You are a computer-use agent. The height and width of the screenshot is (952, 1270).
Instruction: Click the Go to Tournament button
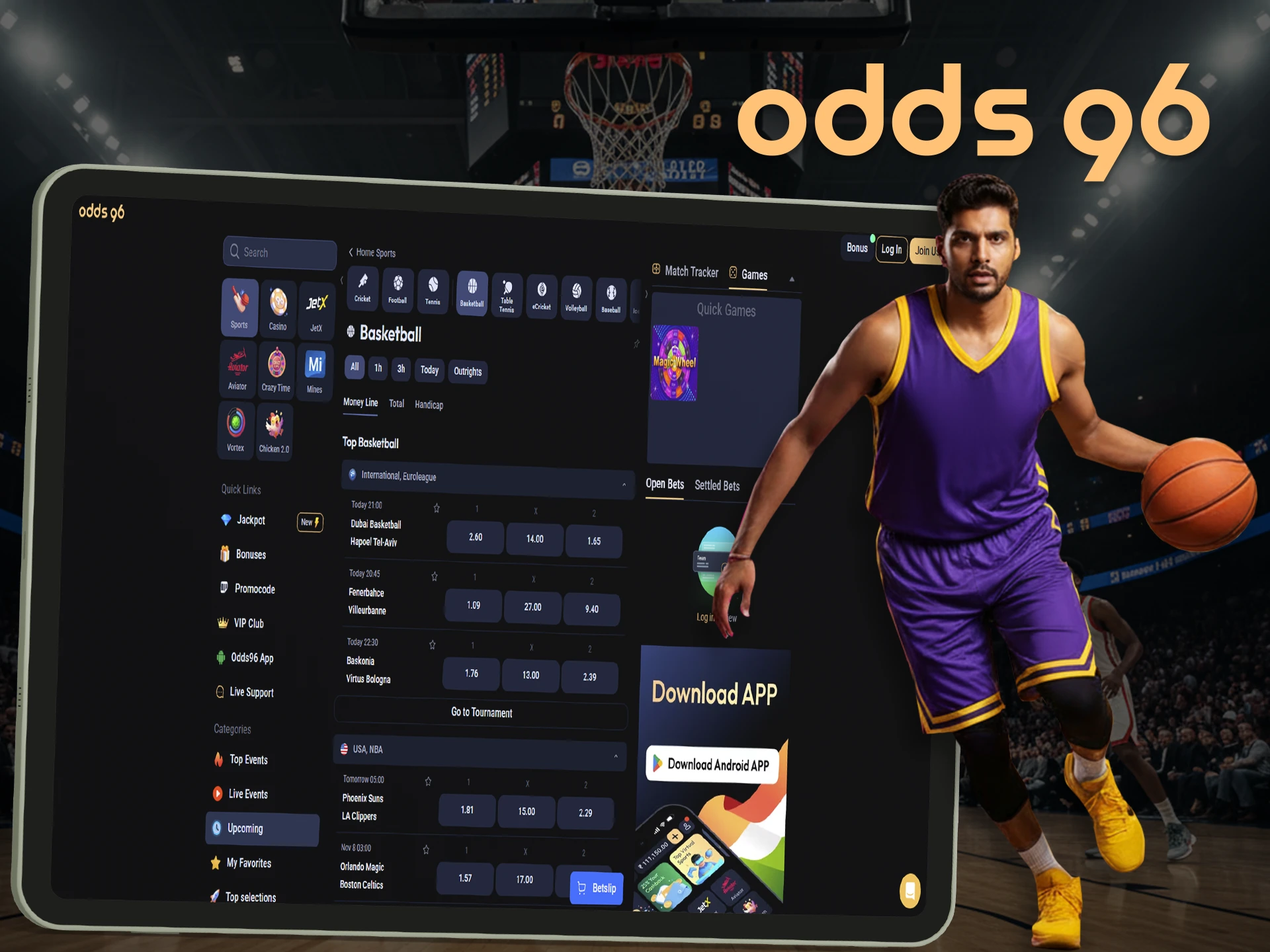coord(481,713)
